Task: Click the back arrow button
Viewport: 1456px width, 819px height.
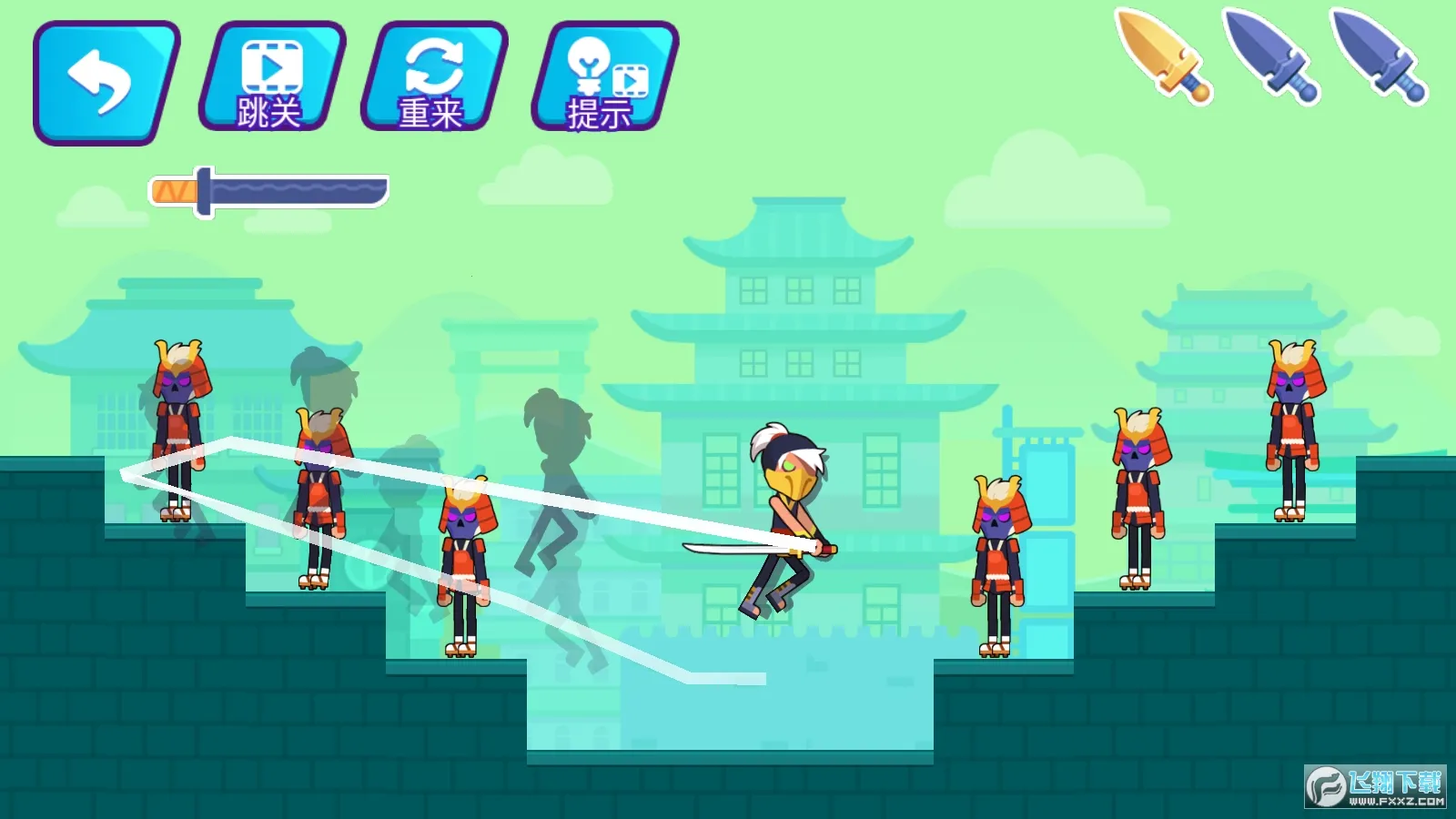Action: coord(105,82)
